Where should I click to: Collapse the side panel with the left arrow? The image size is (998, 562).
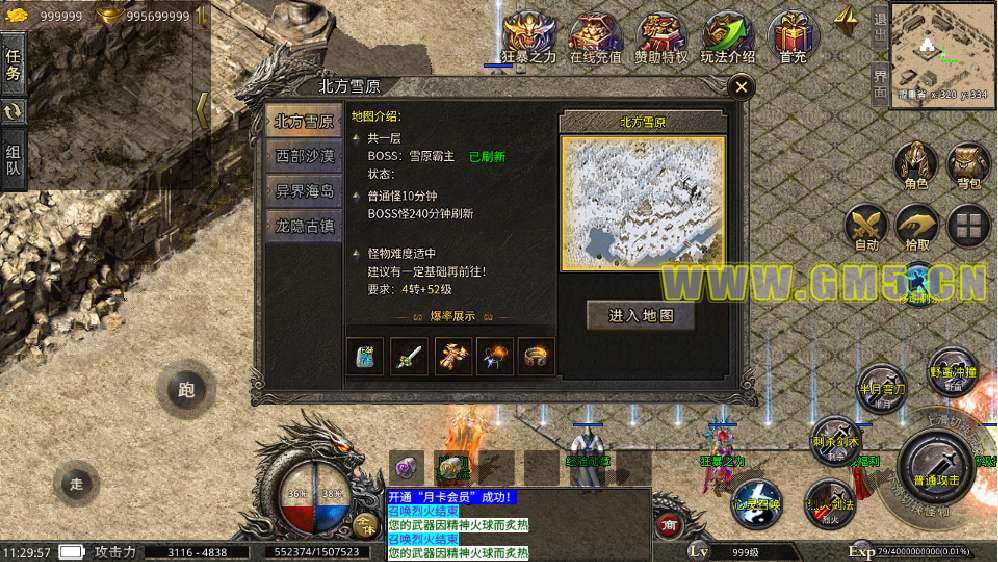[201, 110]
